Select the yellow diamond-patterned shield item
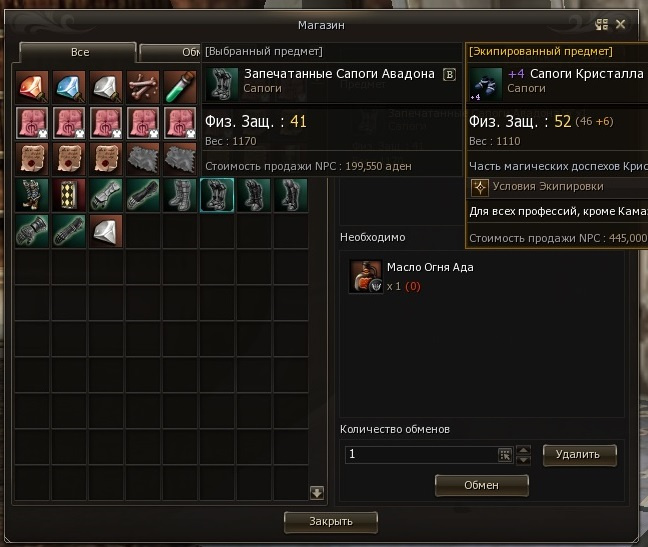Viewport: 648px width, 547px height. pyautogui.click(x=70, y=195)
